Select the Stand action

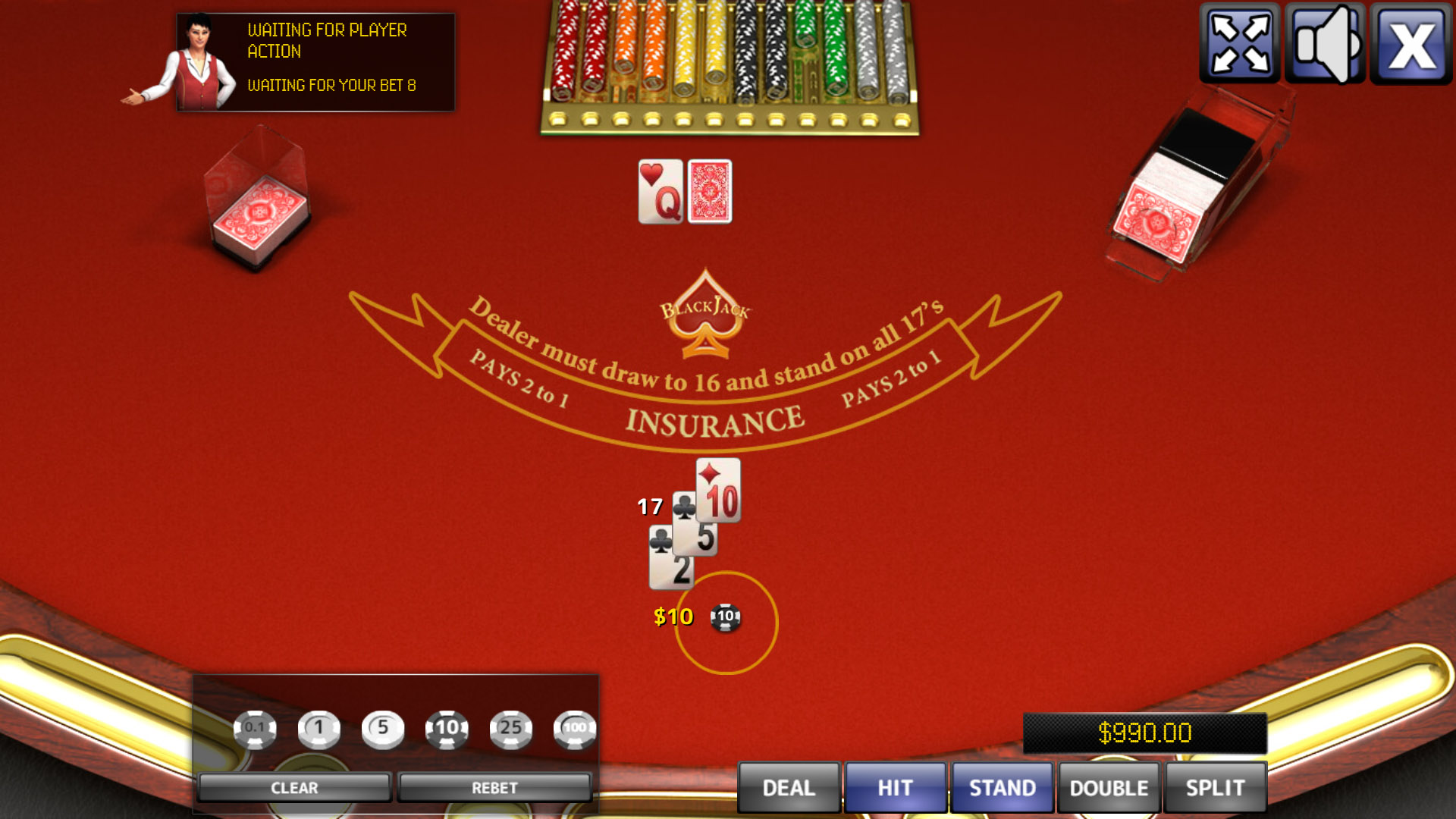click(1003, 787)
